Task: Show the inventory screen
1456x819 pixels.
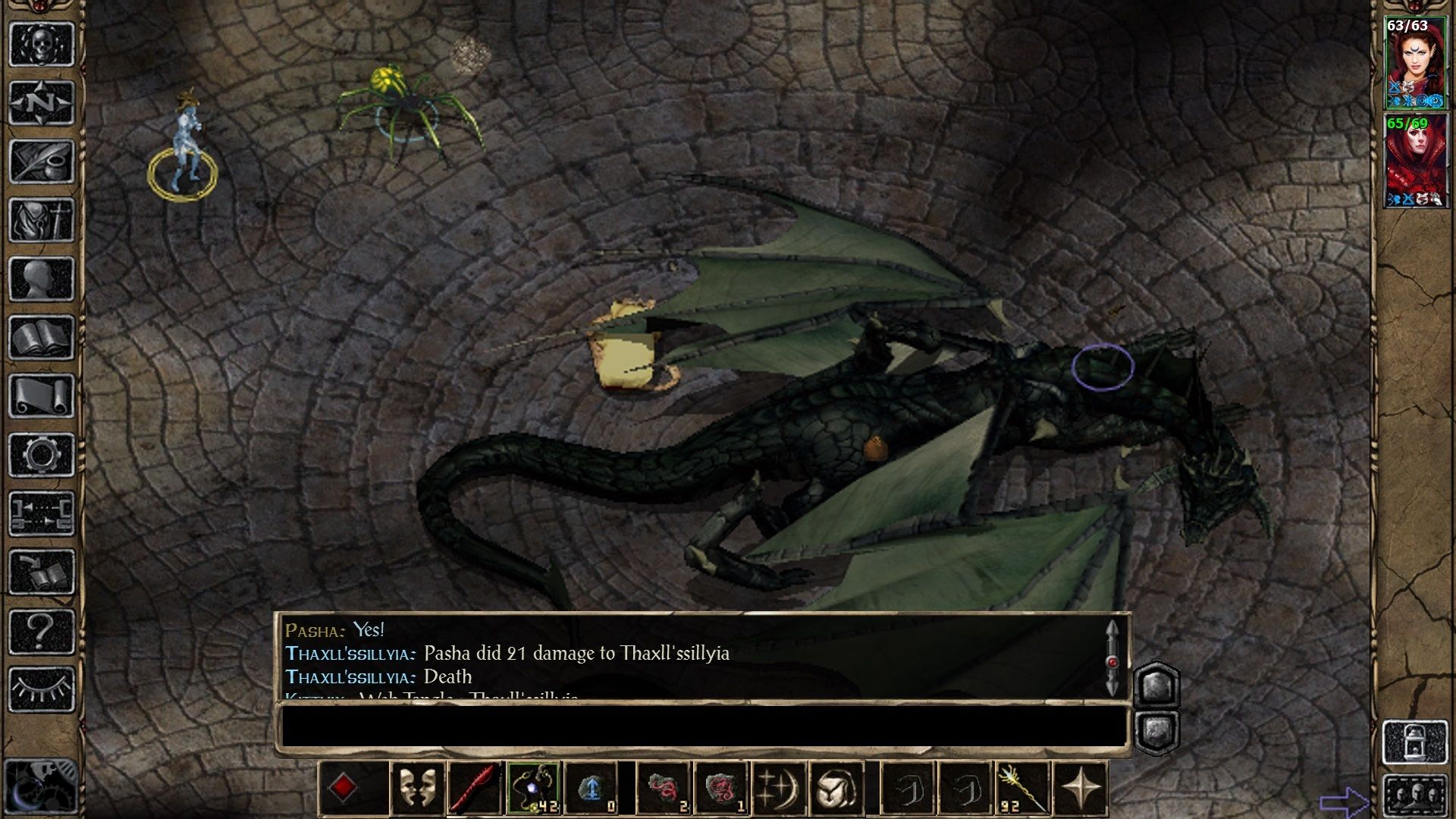Action: 41,221
